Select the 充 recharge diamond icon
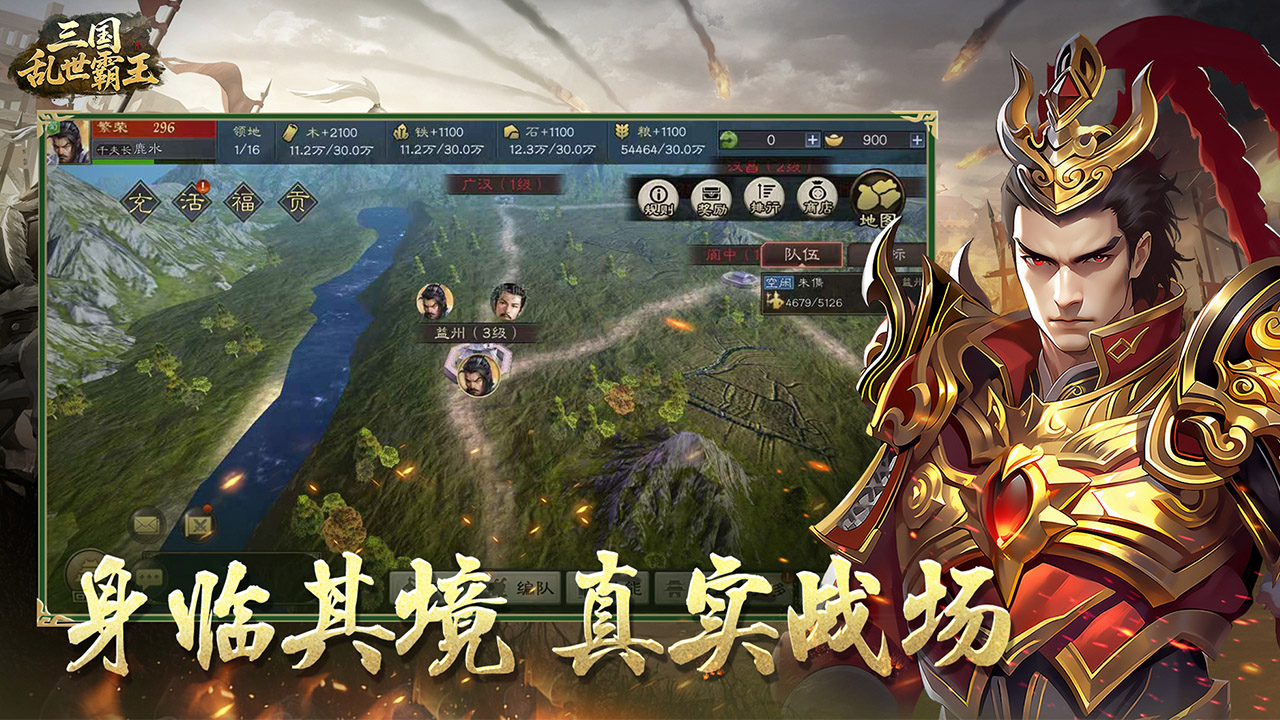The width and height of the screenshot is (1280, 720). [x=141, y=201]
